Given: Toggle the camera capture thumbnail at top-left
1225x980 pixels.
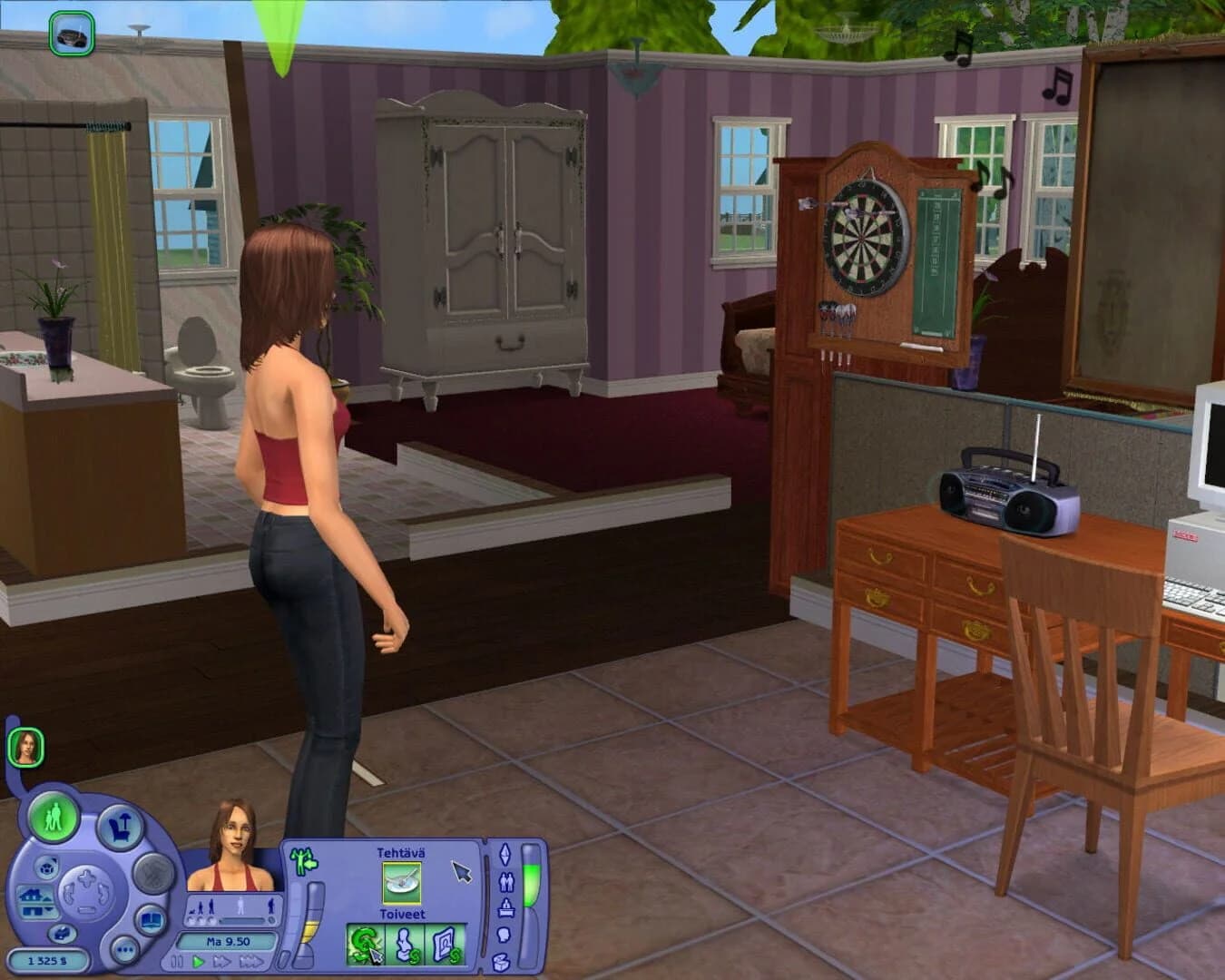Looking at the screenshot, I should [x=68, y=32].
